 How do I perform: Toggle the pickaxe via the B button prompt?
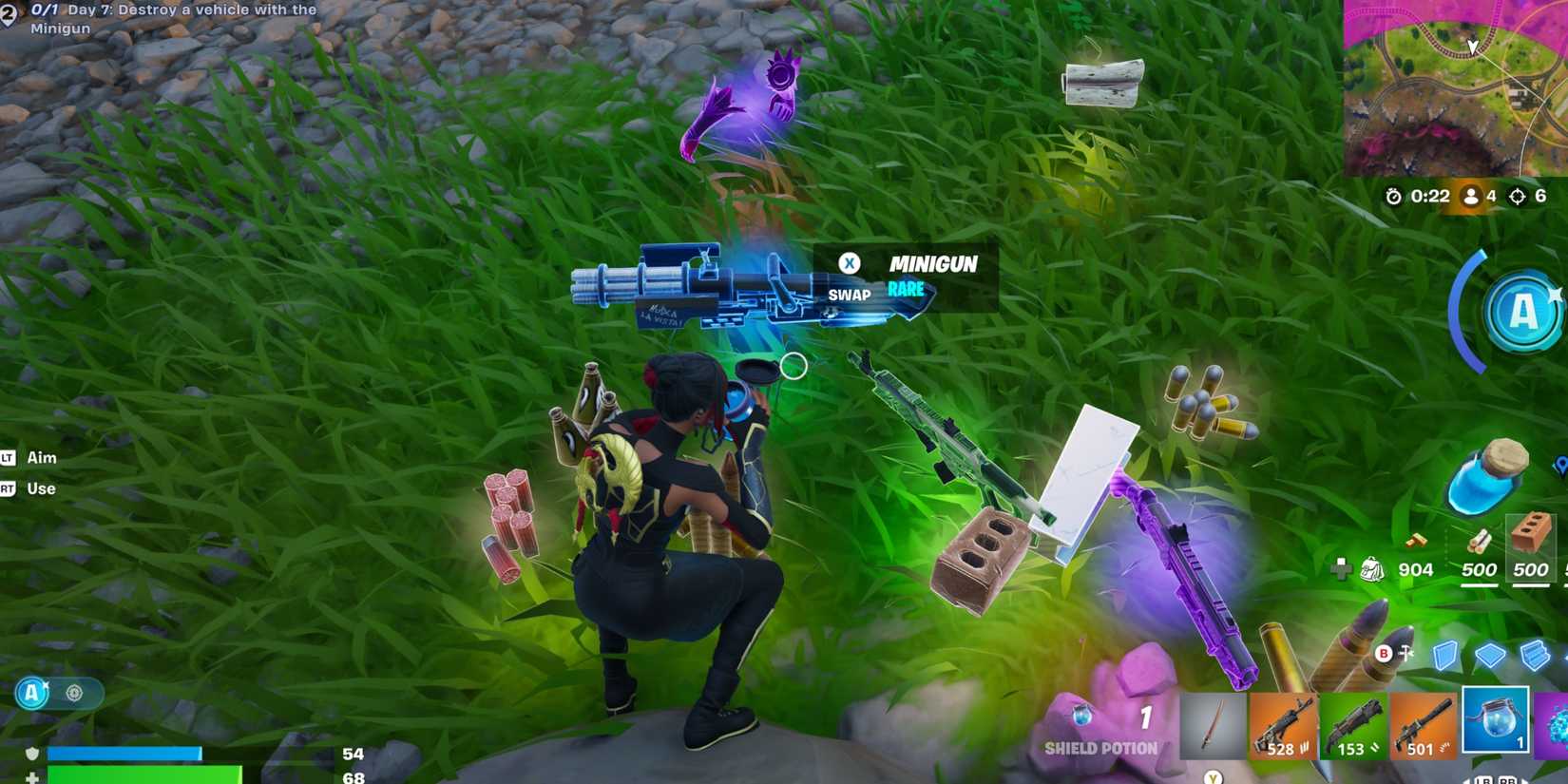point(1383,654)
